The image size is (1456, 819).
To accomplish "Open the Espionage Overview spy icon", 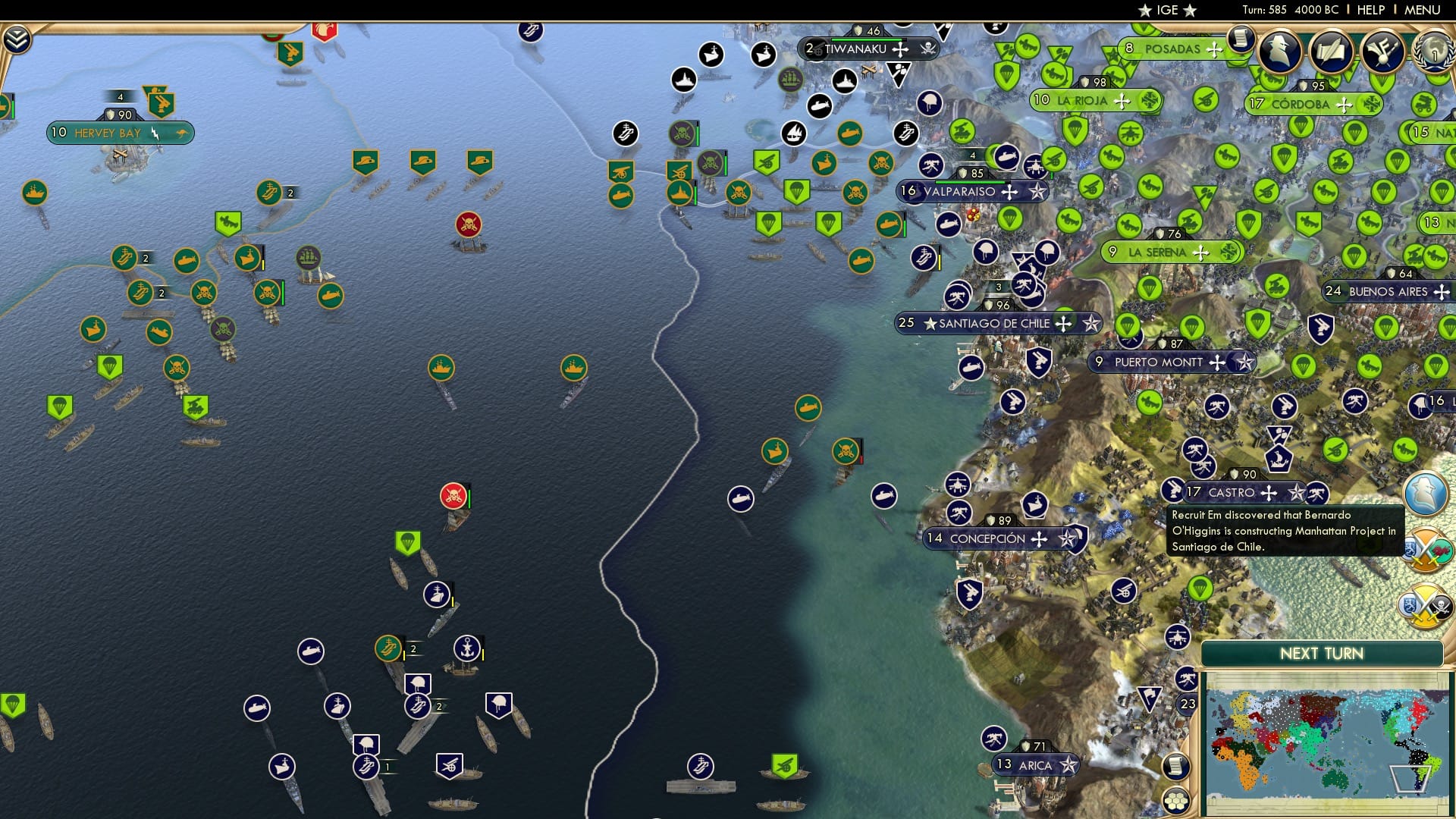I will (x=1280, y=50).
